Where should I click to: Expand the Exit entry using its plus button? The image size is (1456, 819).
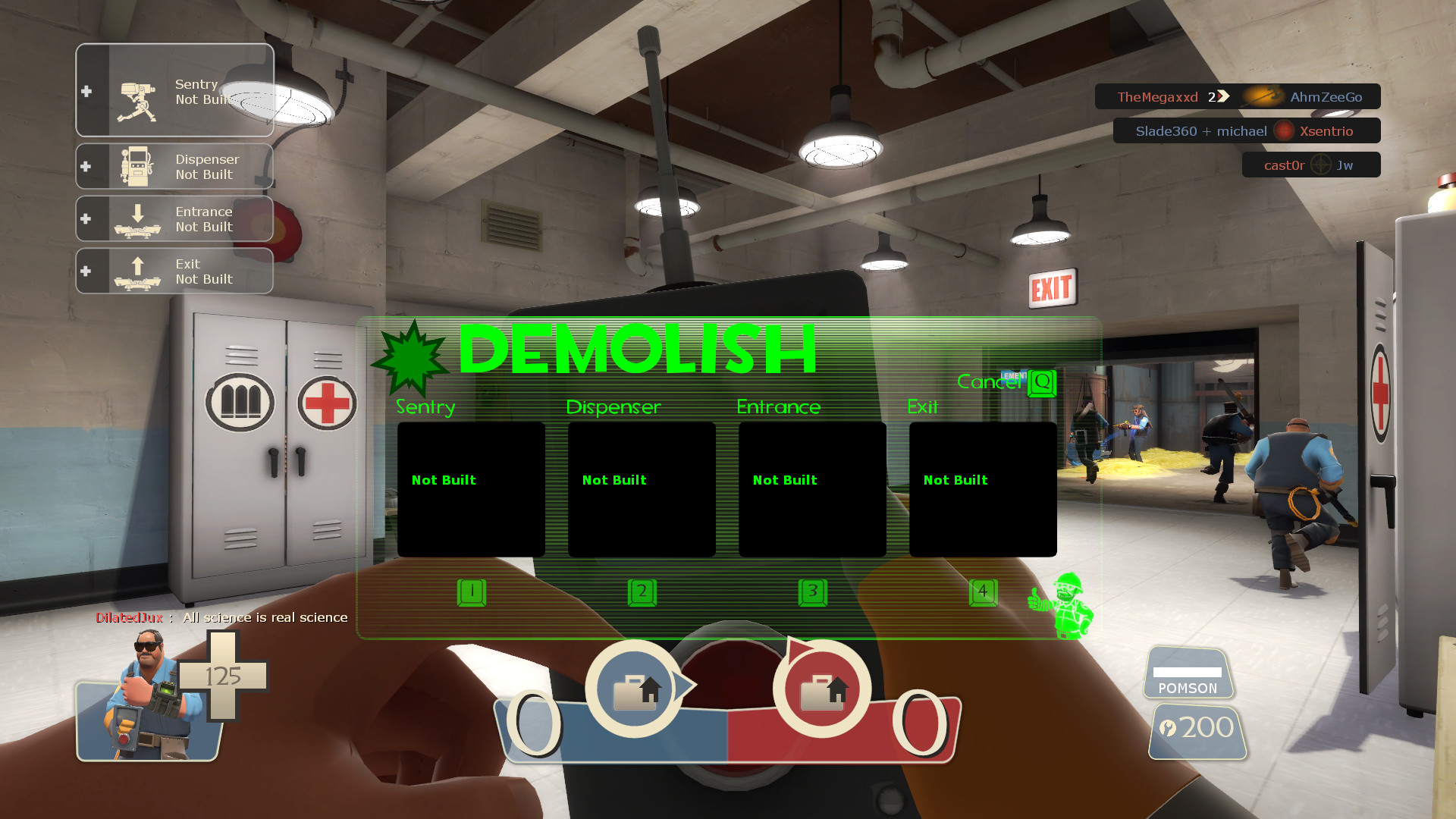click(86, 271)
